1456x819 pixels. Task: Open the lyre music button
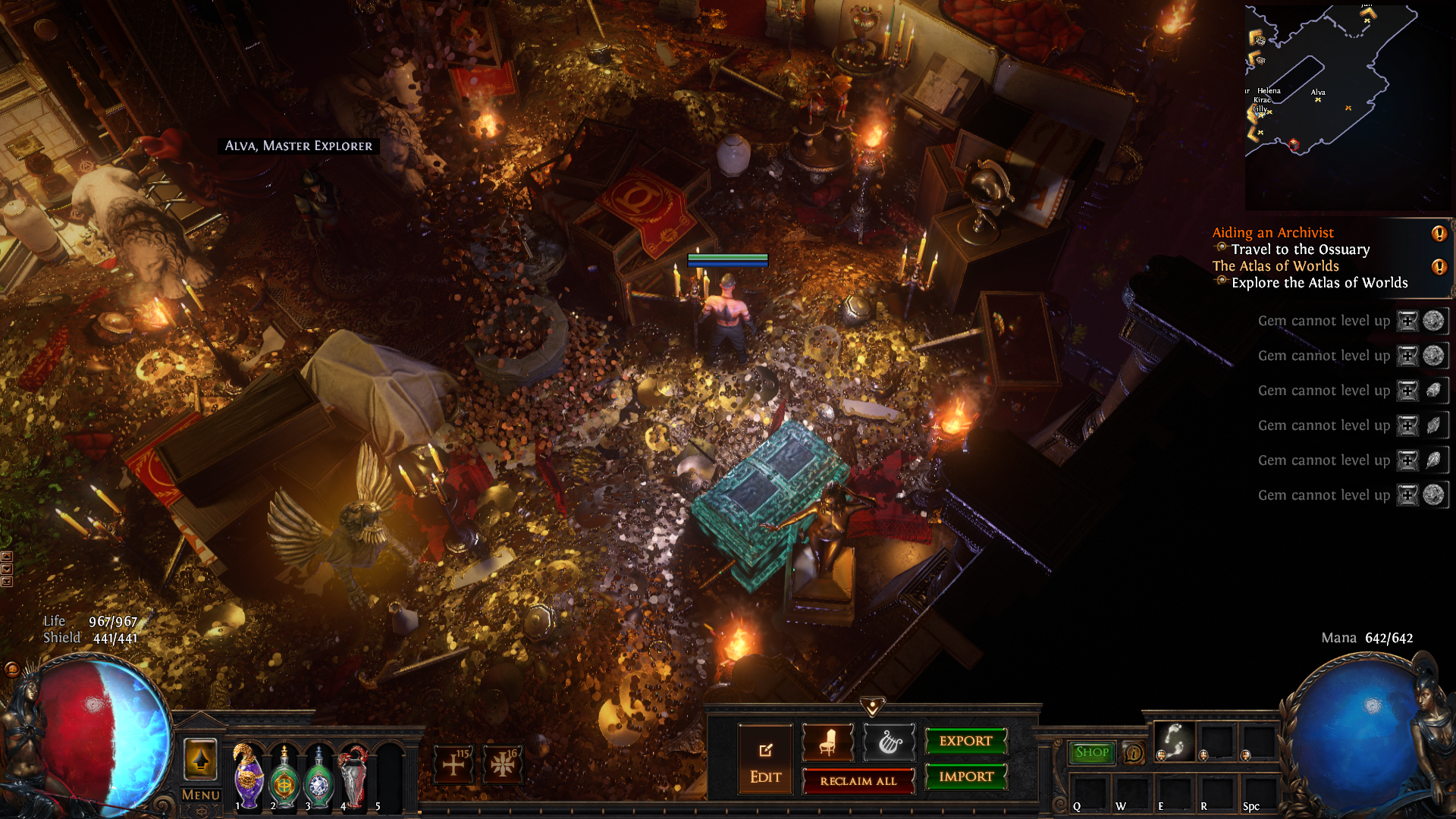(x=890, y=742)
